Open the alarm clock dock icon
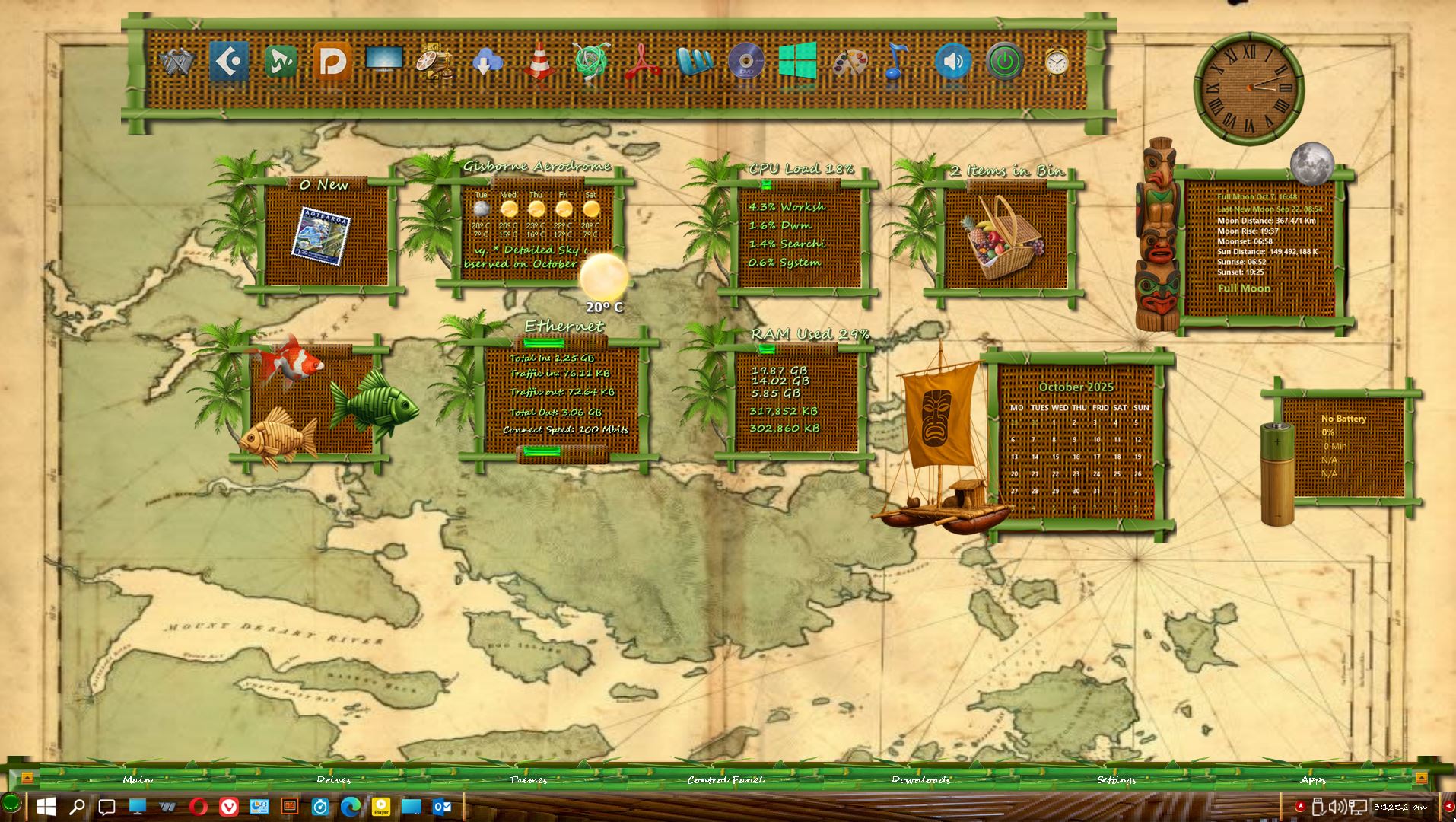The image size is (1456, 822). click(1056, 62)
